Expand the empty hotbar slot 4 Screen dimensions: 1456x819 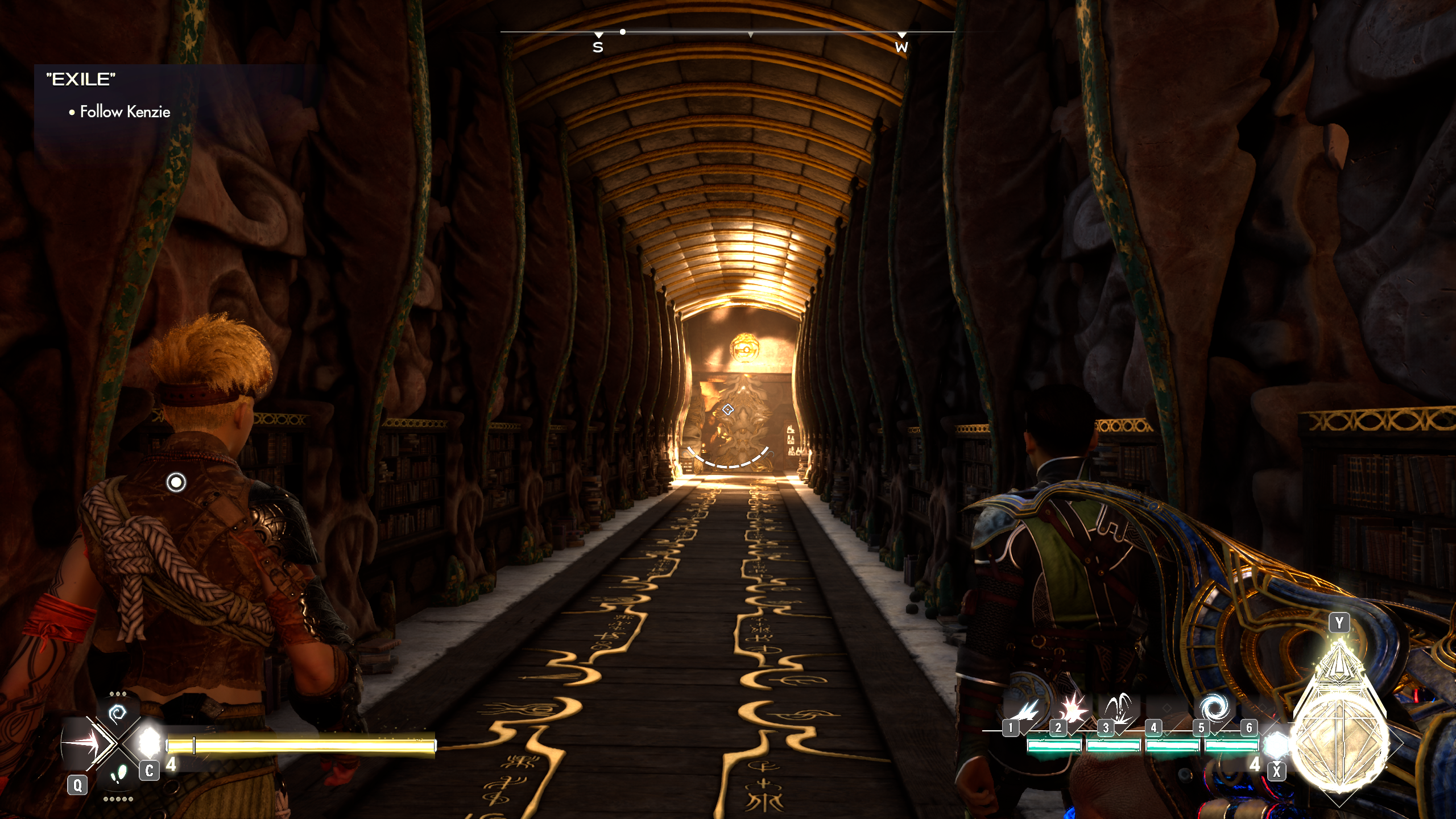pos(1167,709)
